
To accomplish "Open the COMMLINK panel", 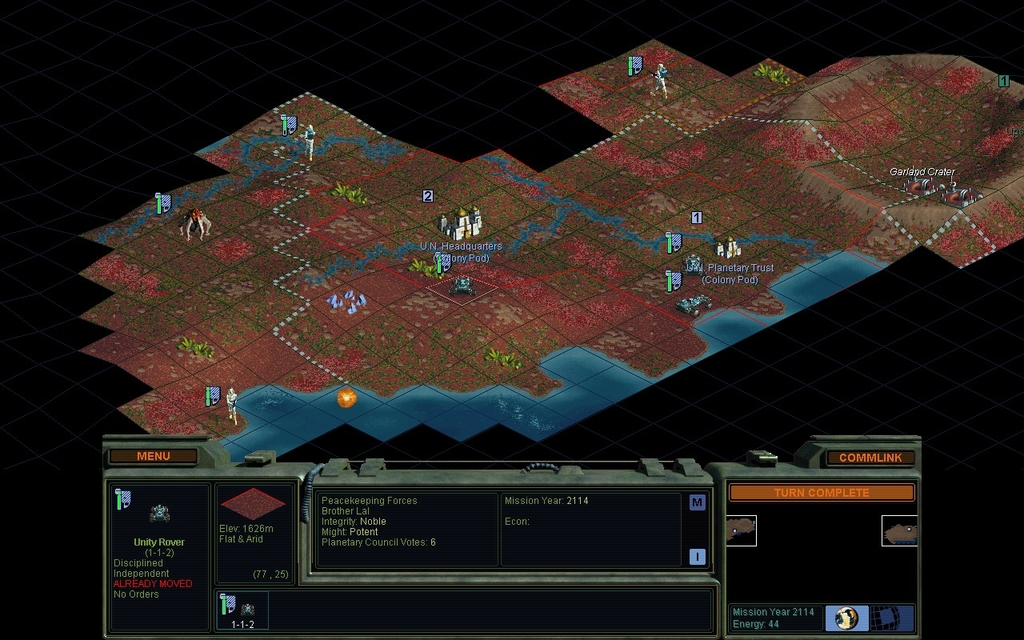I will pyautogui.click(x=870, y=457).
